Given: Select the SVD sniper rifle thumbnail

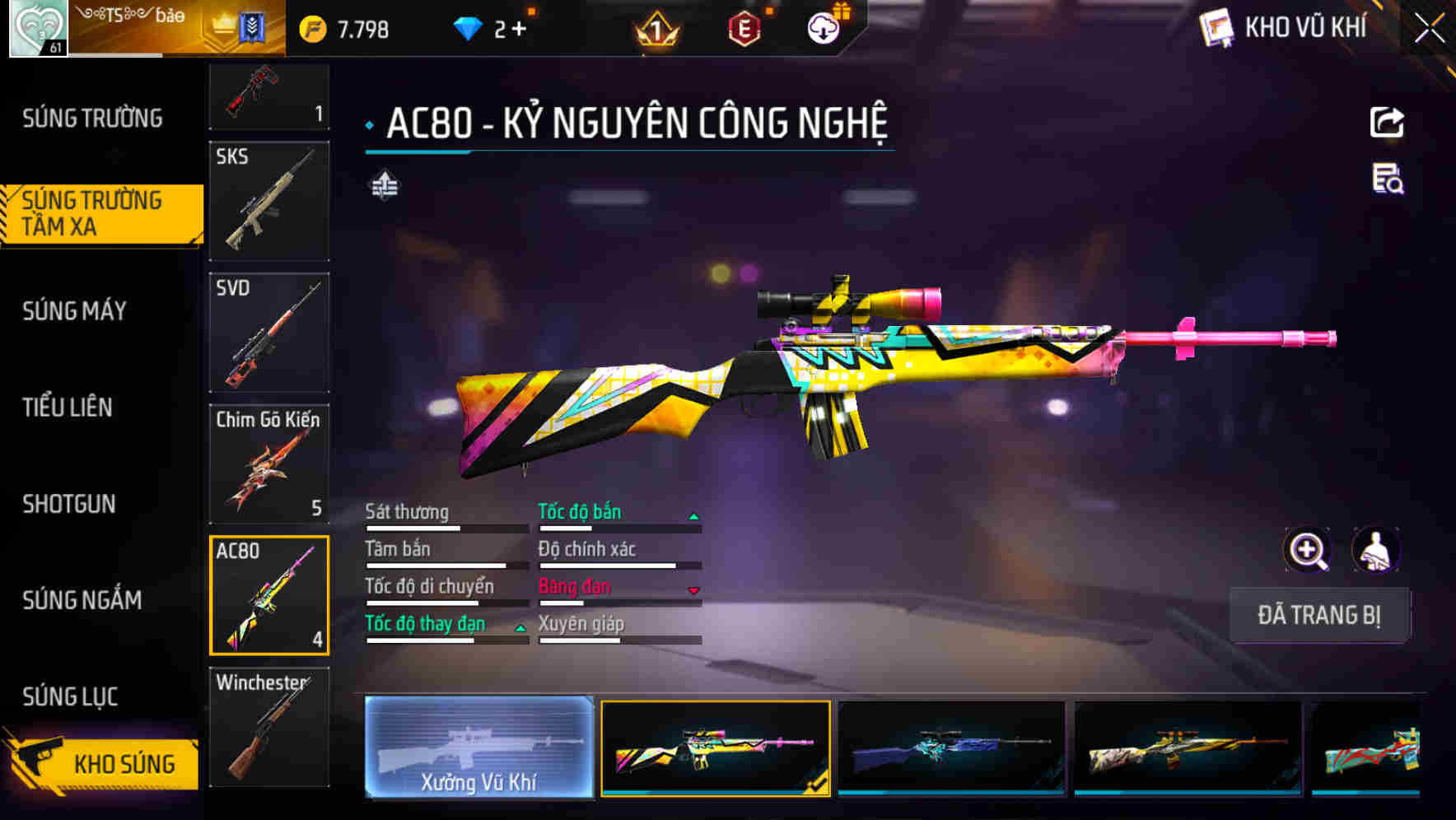Looking at the screenshot, I should (269, 332).
